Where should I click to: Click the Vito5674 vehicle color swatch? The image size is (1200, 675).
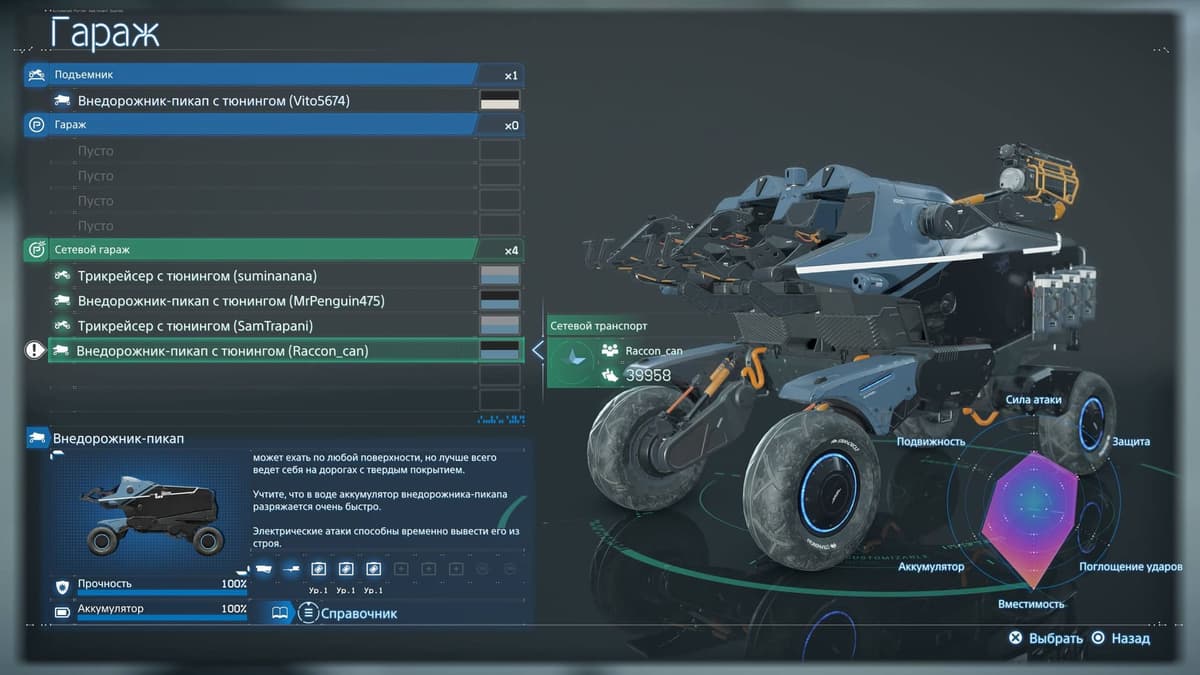pos(500,100)
